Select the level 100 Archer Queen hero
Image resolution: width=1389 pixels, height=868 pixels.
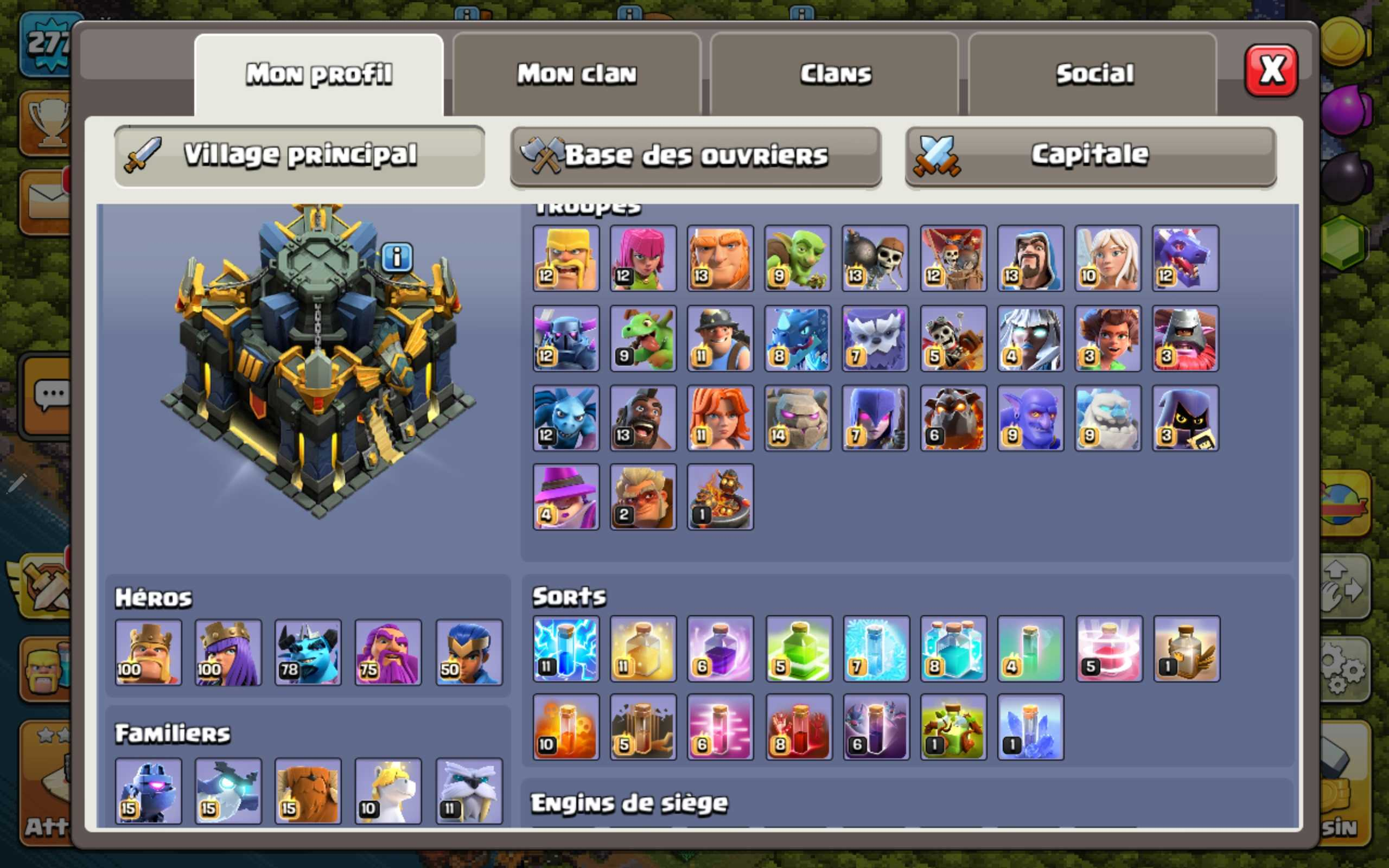(228, 653)
